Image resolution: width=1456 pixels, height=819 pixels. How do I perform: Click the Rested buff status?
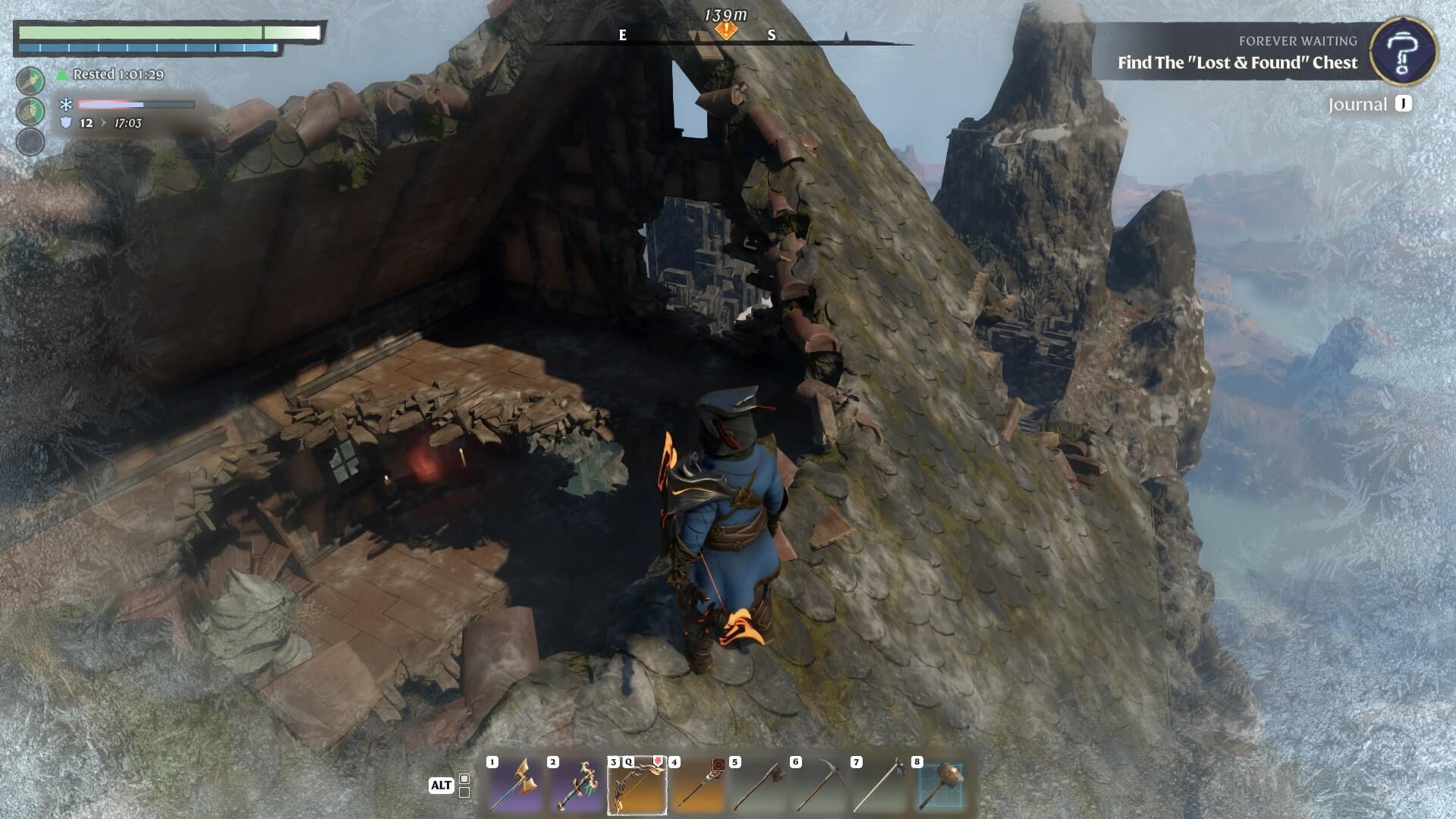110,74
